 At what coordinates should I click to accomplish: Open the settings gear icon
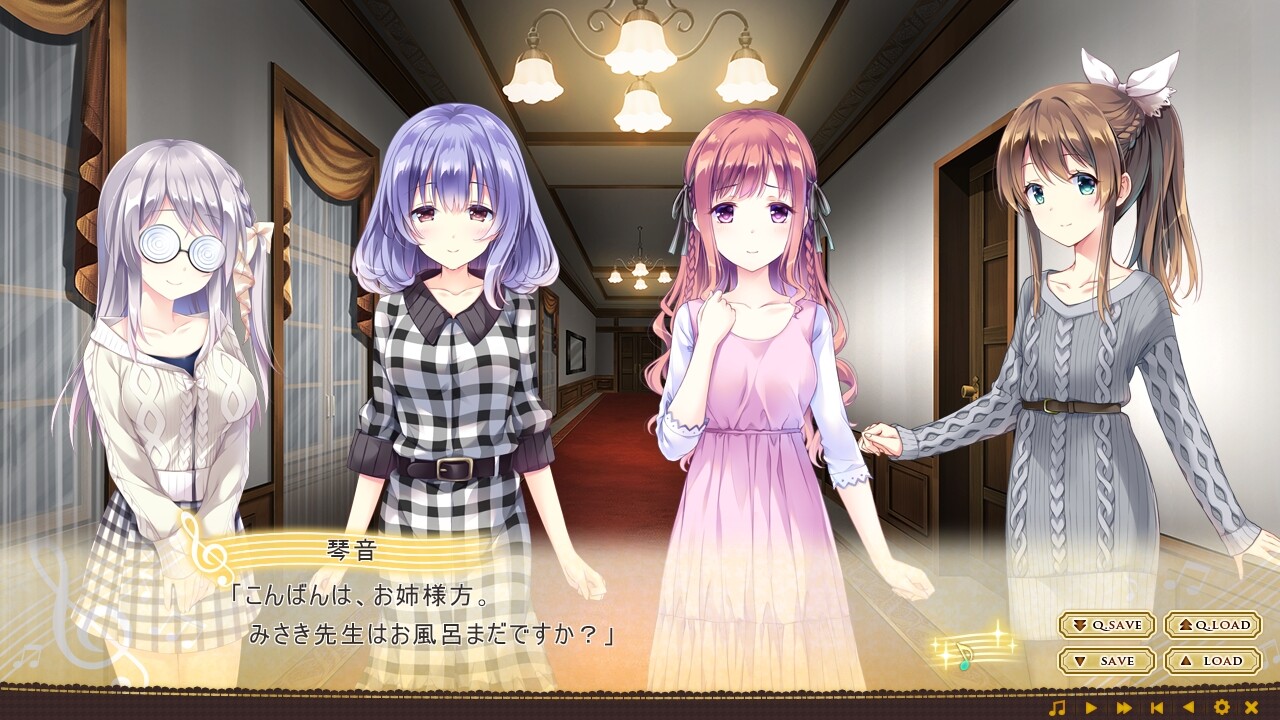[x=1223, y=707]
